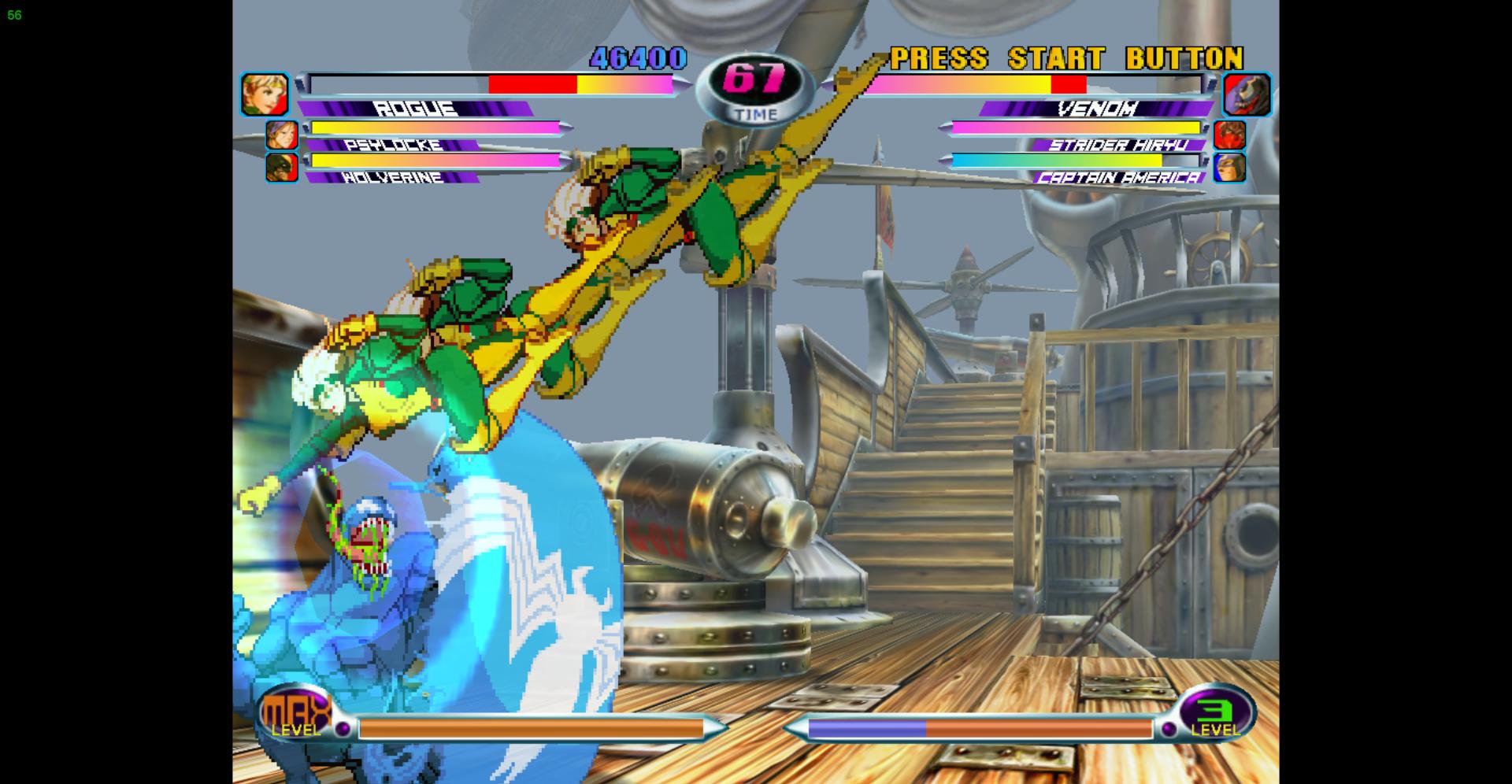Click Rogue's character portrait
Viewport: 1512px width, 784px height.
(x=265, y=94)
